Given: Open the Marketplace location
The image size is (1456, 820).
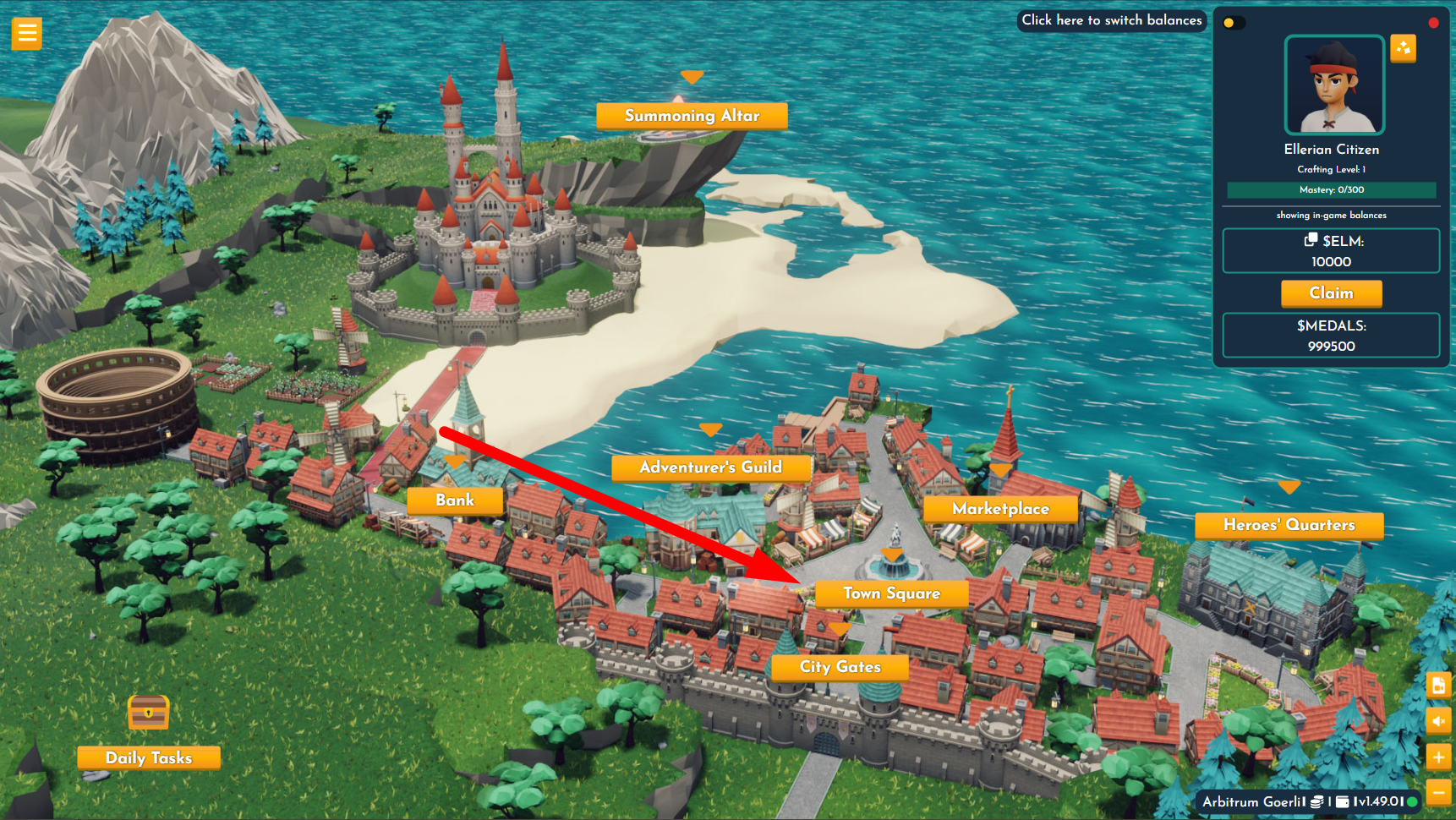Looking at the screenshot, I should pyautogui.click(x=1000, y=509).
